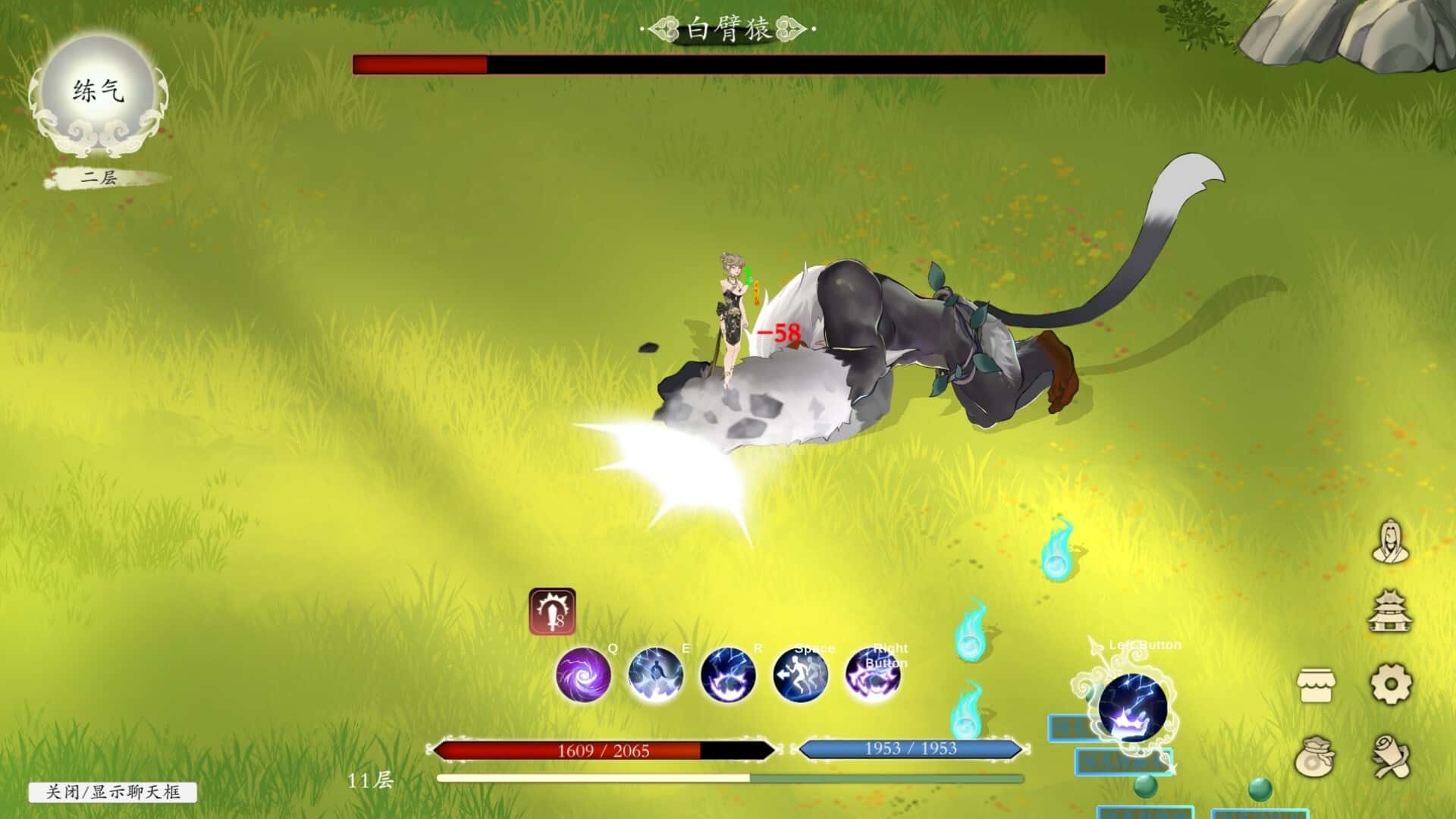Open the character portrait menu
Viewport: 1456px width, 819px height.
1391,541
